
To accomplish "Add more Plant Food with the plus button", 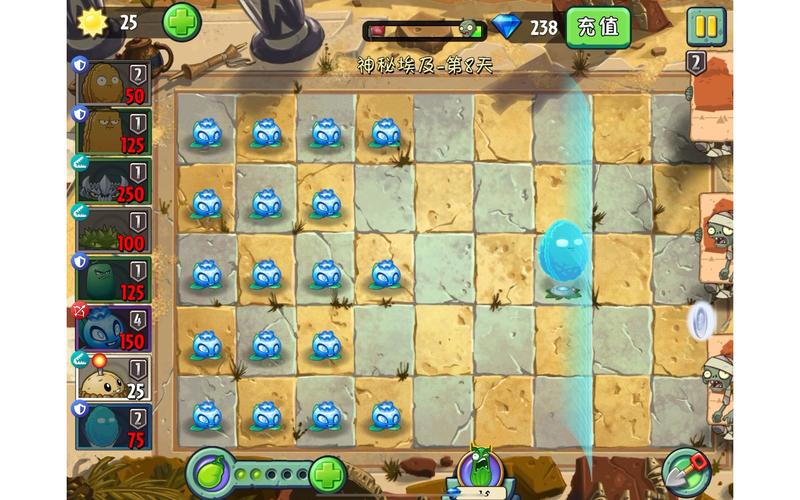I will (x=327, y=472).
